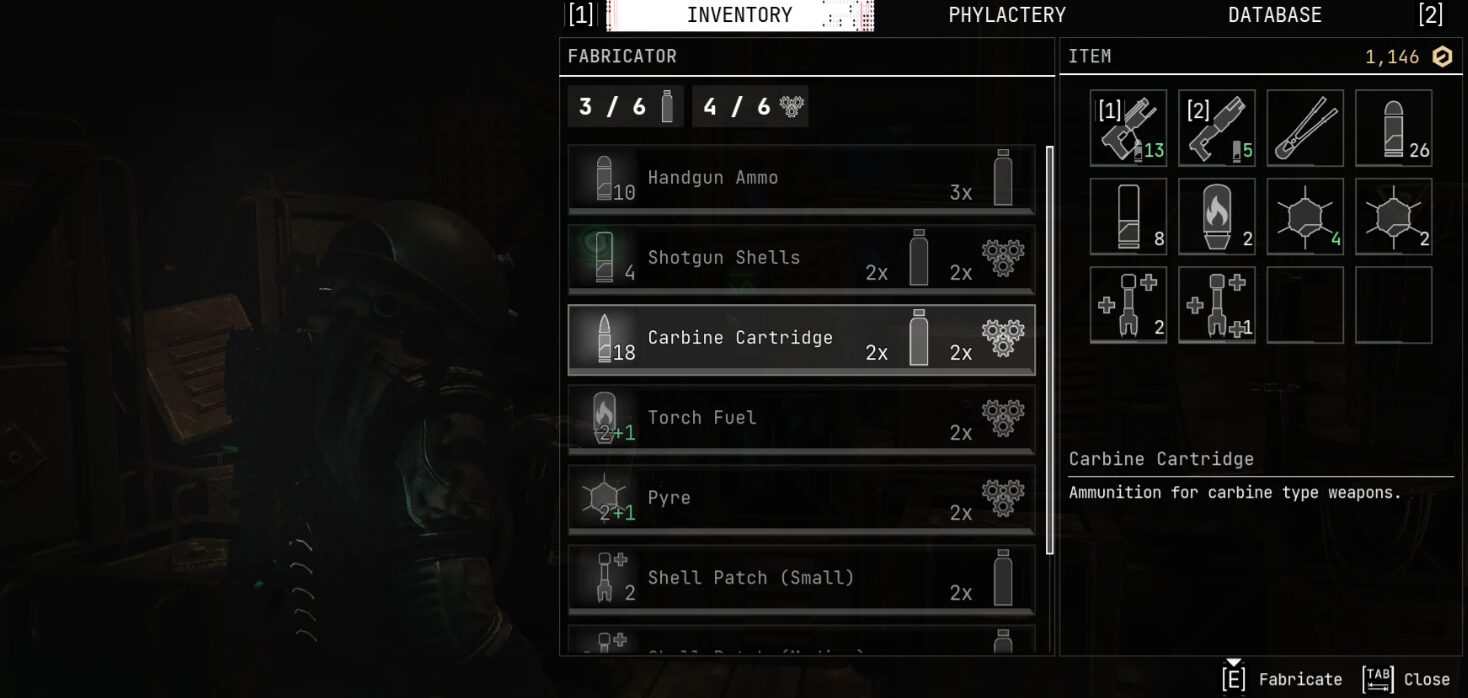Screen dimensions: 1468x698
Task: Select the shotgun in weapon slot [2]
Action: [x=1216, y=128]
